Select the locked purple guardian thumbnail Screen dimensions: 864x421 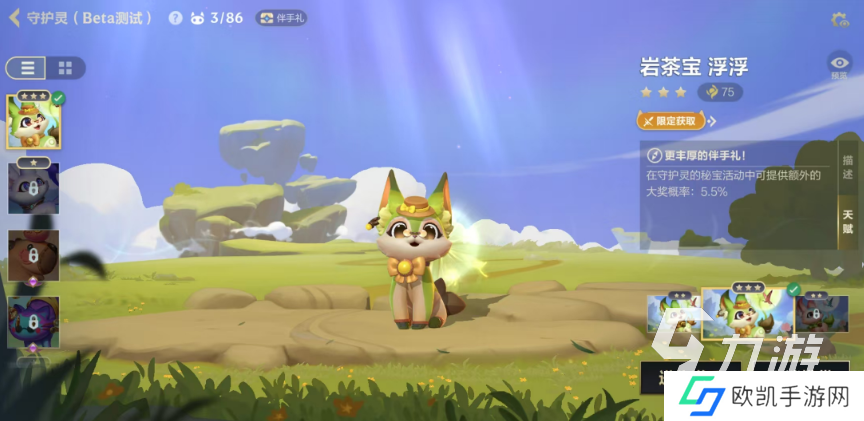click(33, 321)
